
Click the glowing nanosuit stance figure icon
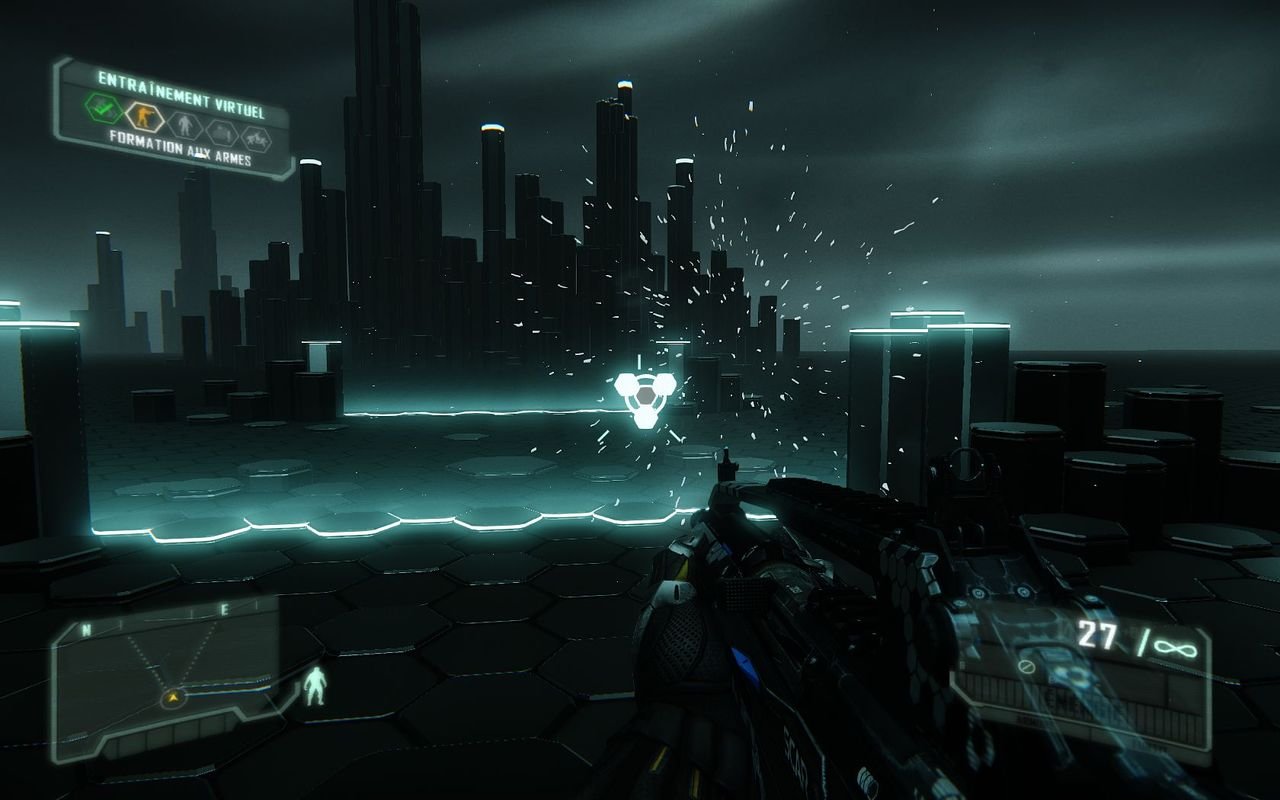point(316,687)
